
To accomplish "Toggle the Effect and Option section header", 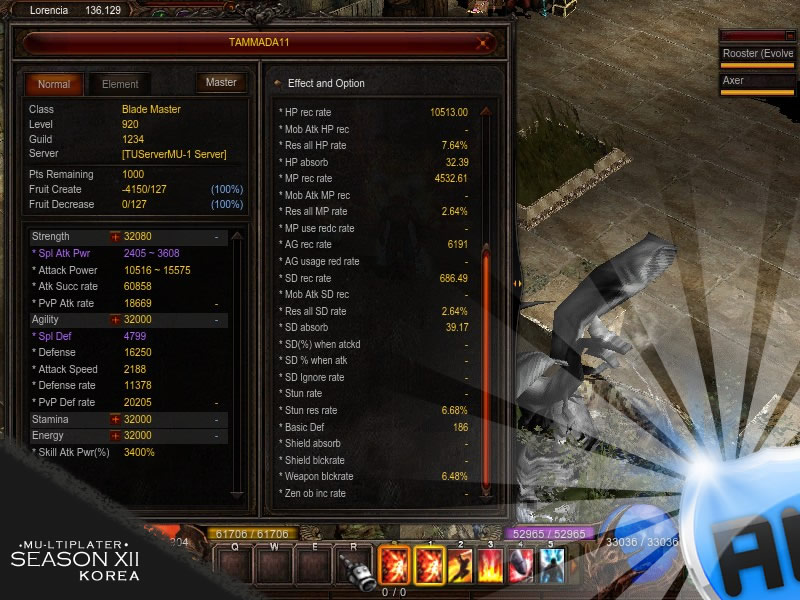I will coord(326,83).
